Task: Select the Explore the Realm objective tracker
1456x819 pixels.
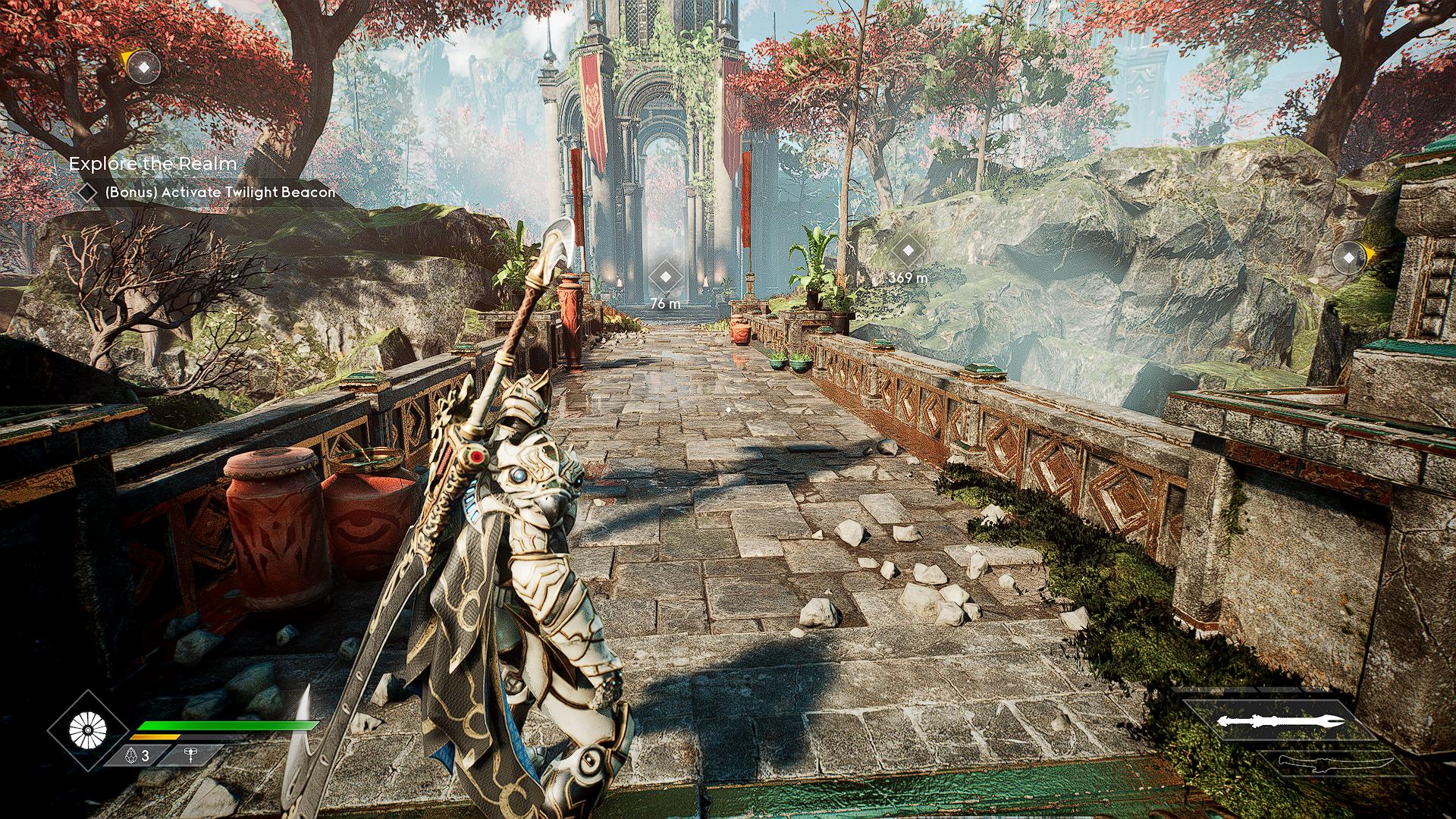Action: [152, 164]
